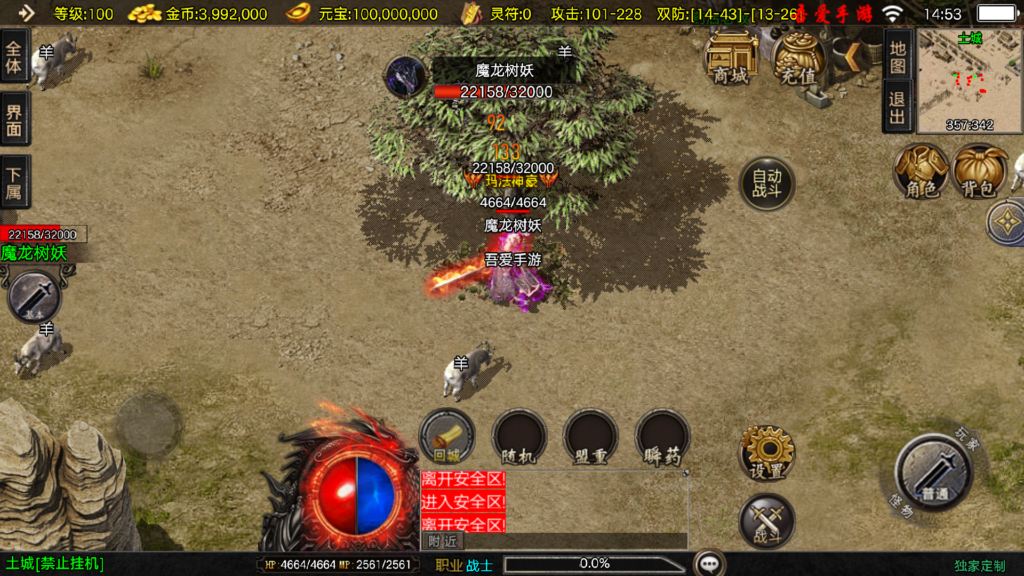Viewport: 1024px width, 576px height.
Task: Activate the 盟重 quick slot
Action: [590, 437]
